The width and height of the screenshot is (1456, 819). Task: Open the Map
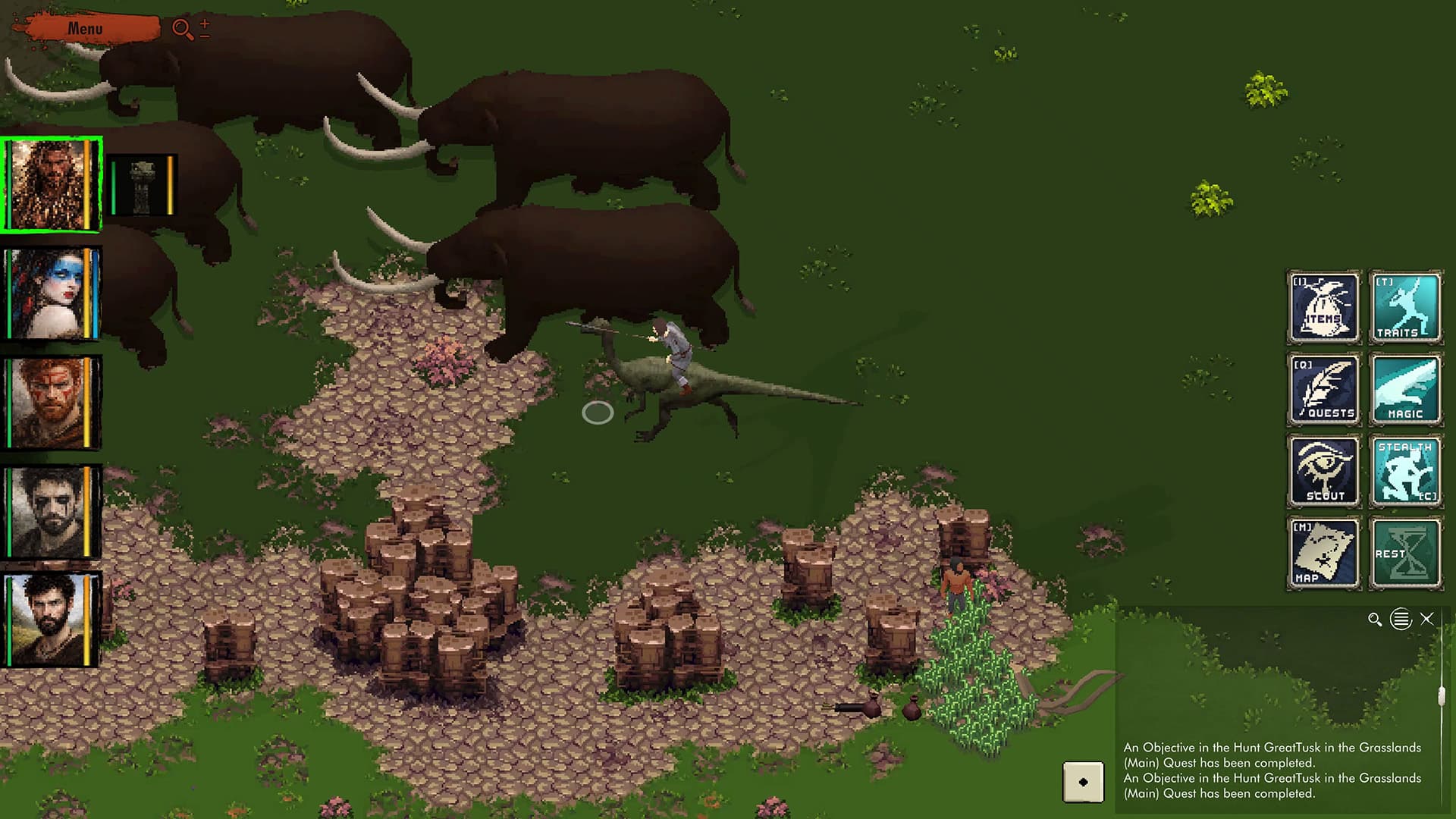pos(1323,553)
